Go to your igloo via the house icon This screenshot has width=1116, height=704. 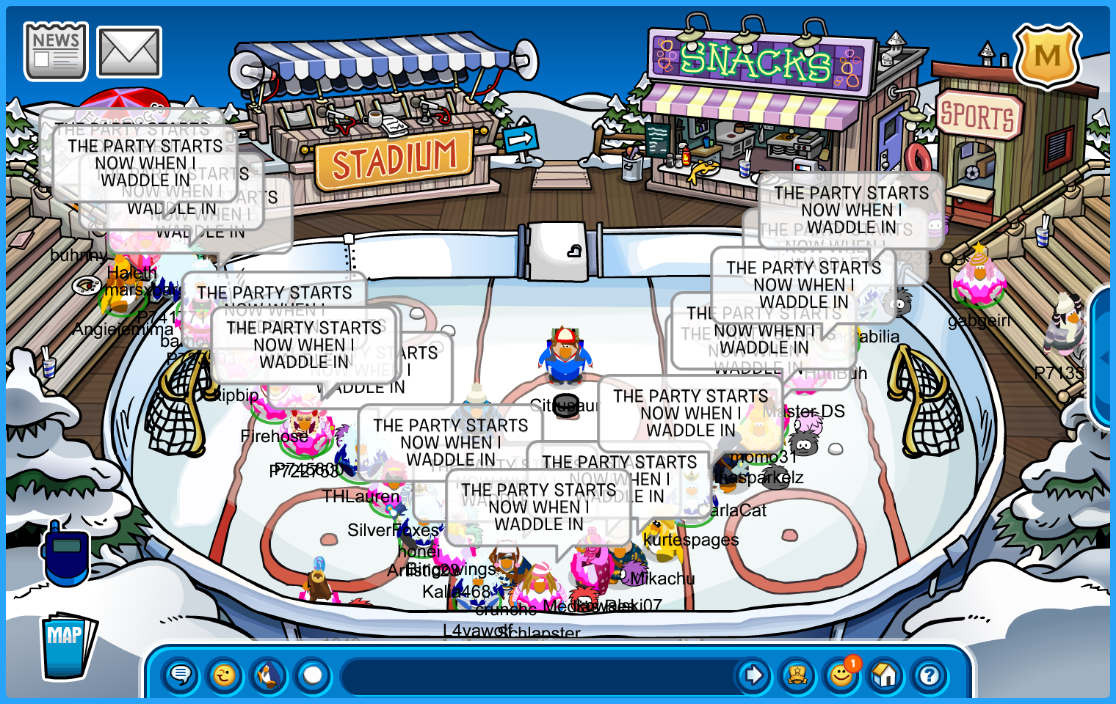(885, 676)
